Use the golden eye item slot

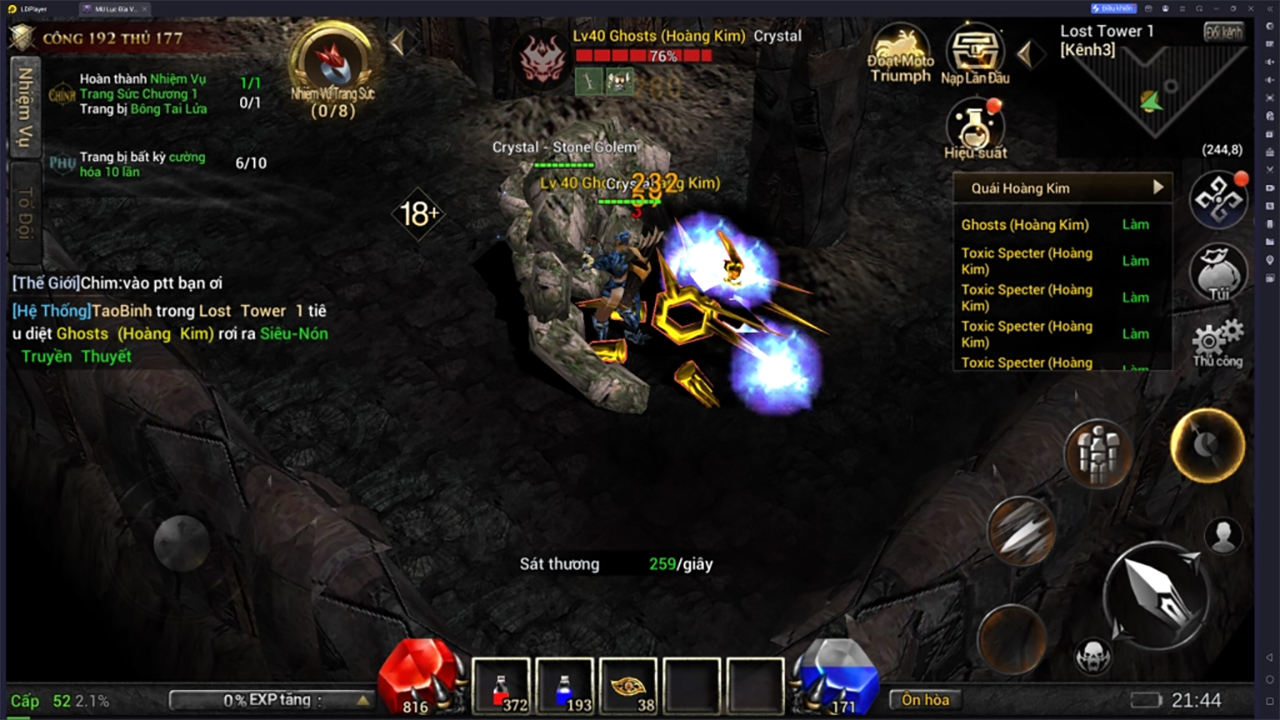pyautogui.click(x=628, y=686)
